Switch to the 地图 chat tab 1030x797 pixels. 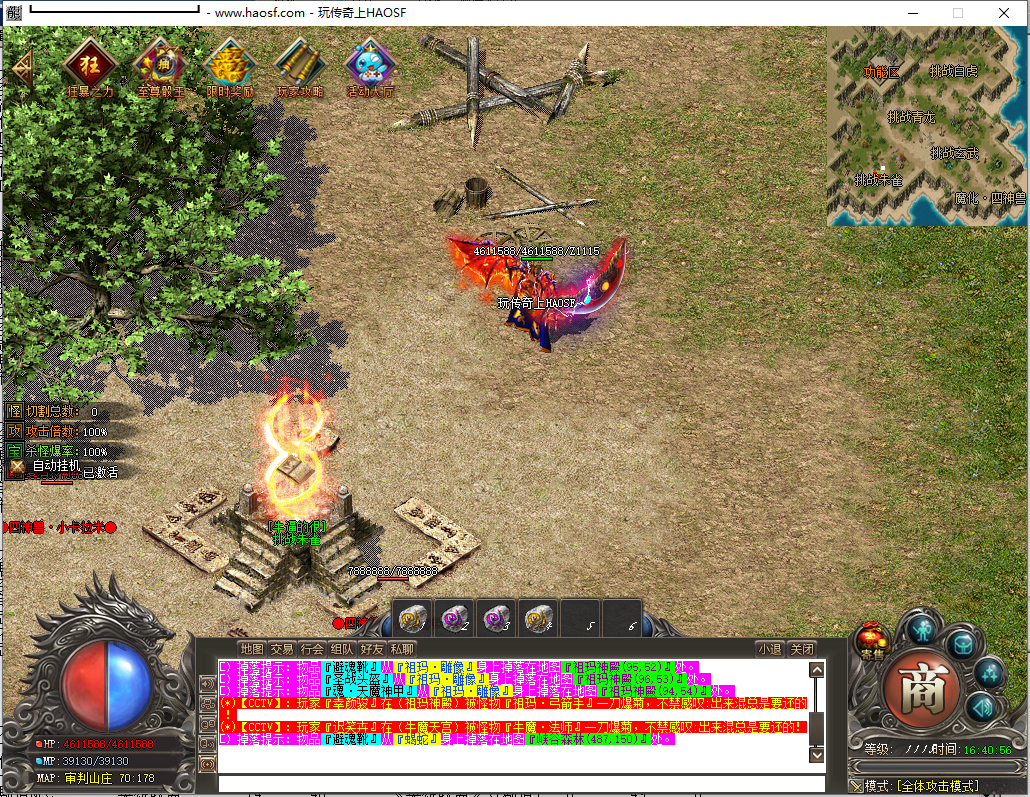pyautogui.click(x=252, y=648)
